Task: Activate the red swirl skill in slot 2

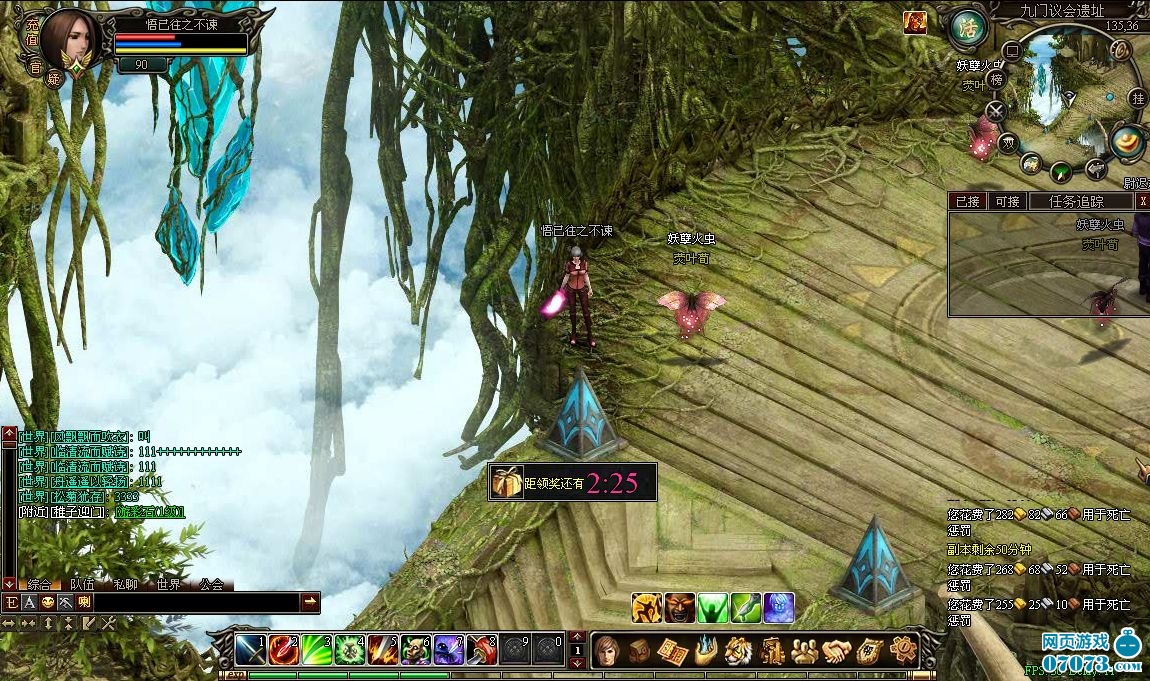Action: click(x=284, y=650)
